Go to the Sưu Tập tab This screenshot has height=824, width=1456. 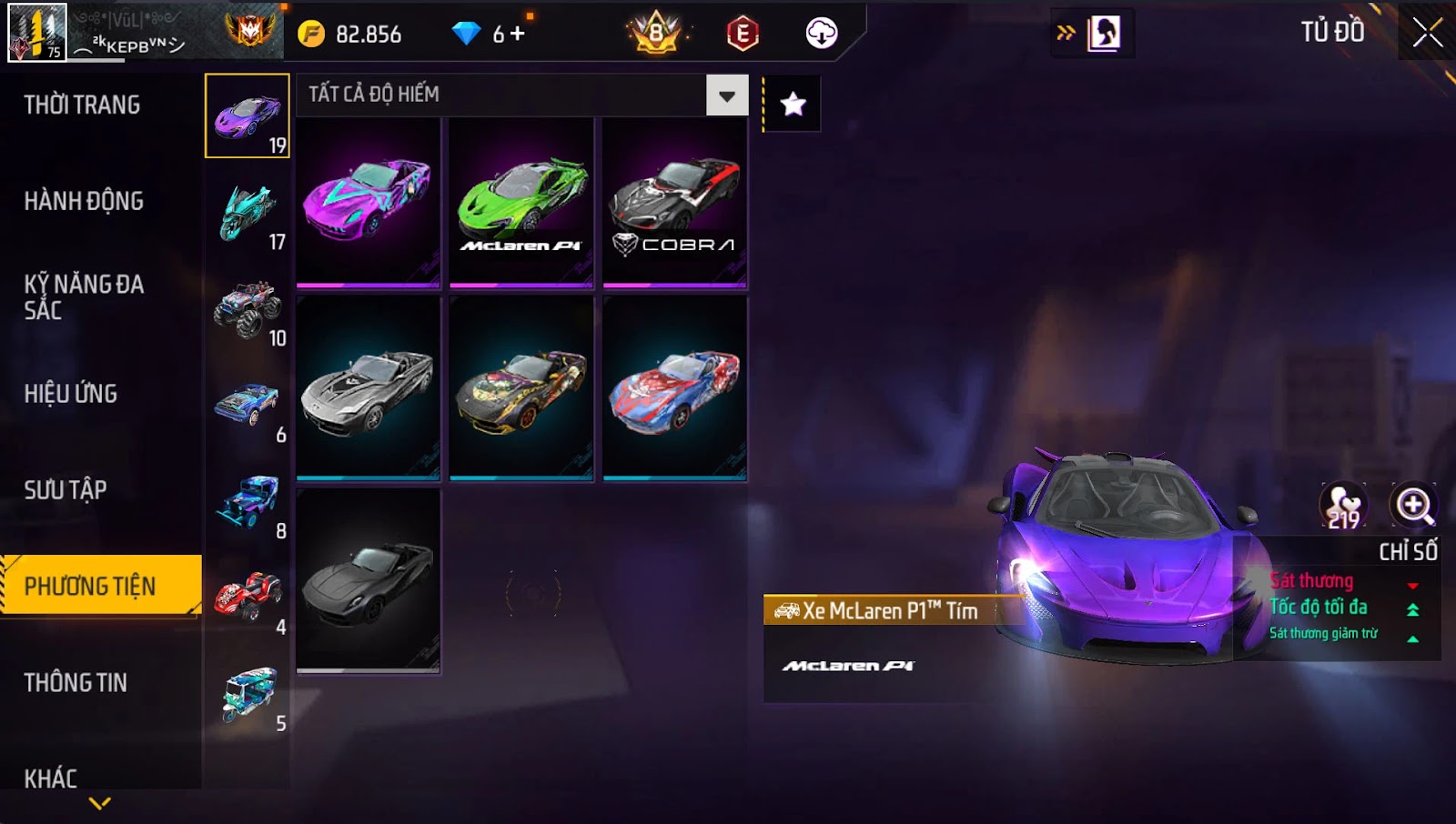[x=66, y=490]
